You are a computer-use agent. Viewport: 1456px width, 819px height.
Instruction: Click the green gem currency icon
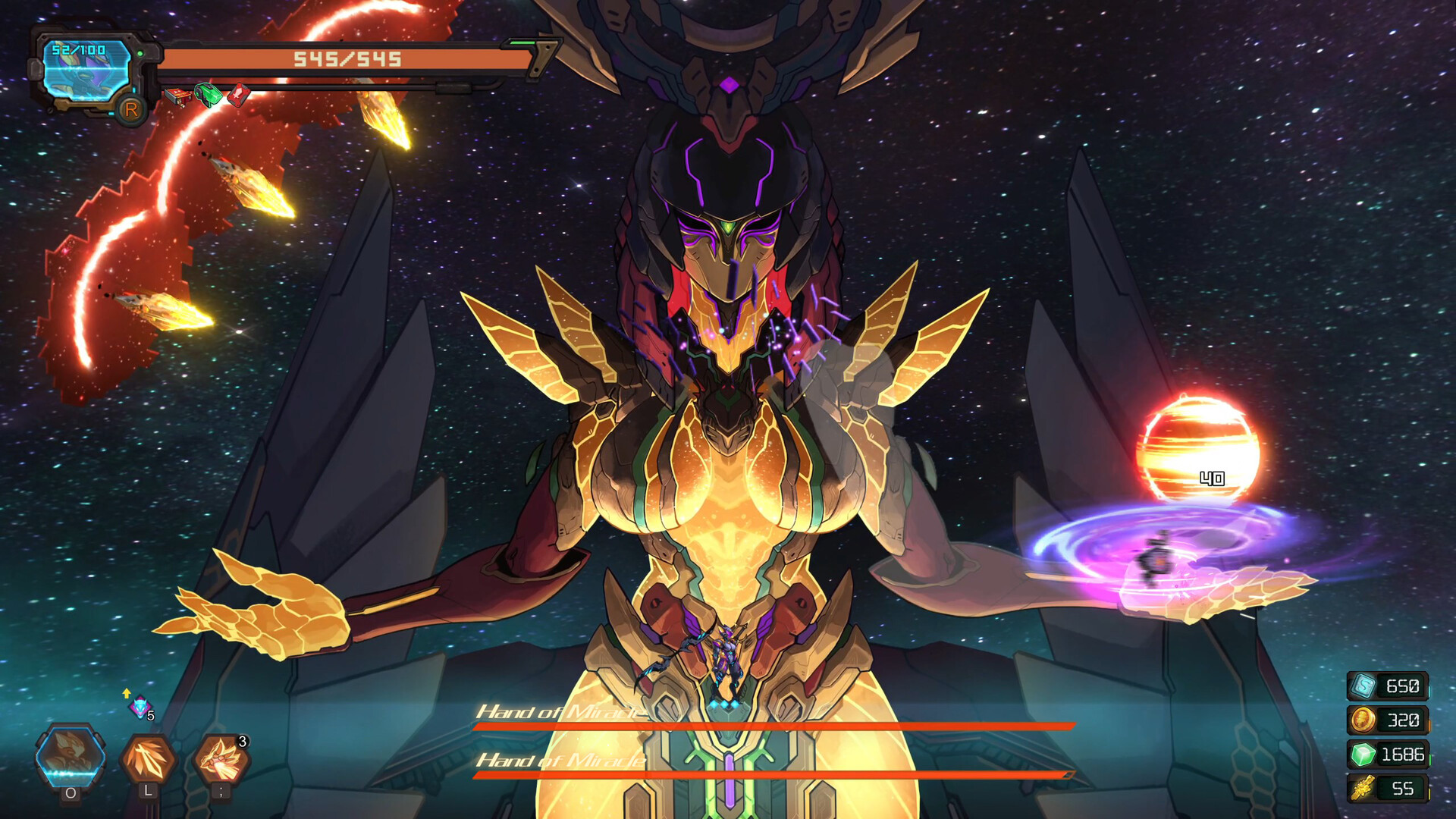pos(1363,754)
